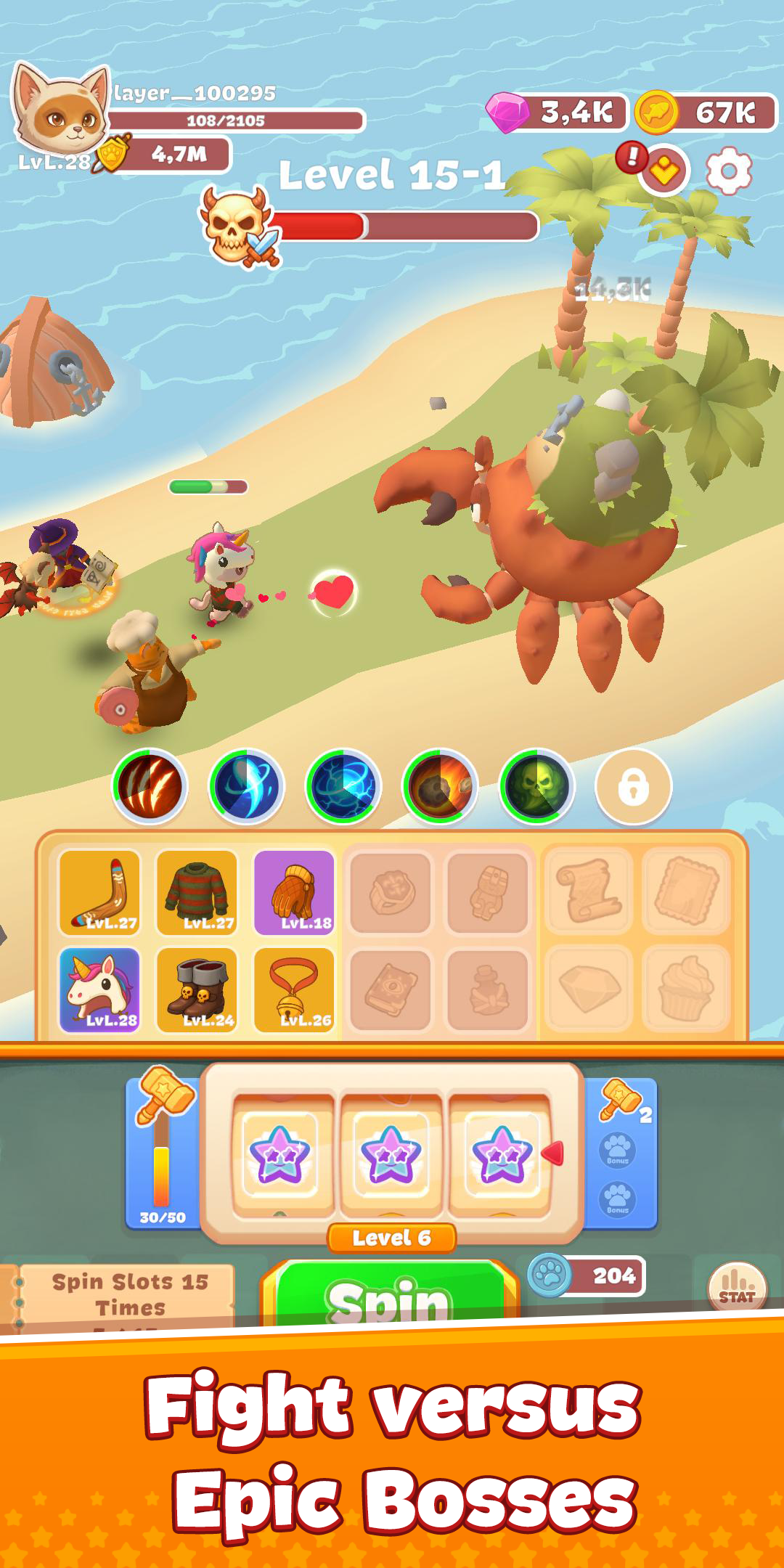Use the blue tornado skill

tap(247, 786)
